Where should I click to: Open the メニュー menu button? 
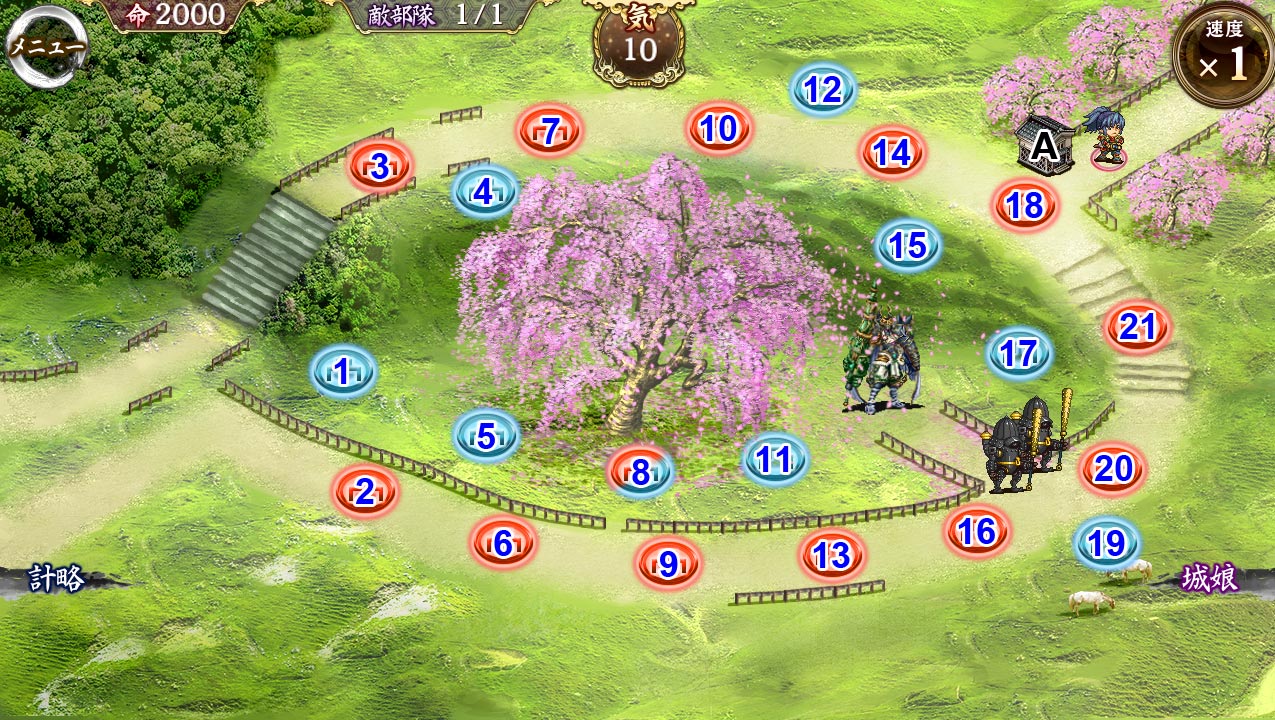pyautogui.click(x=46, y=47)
